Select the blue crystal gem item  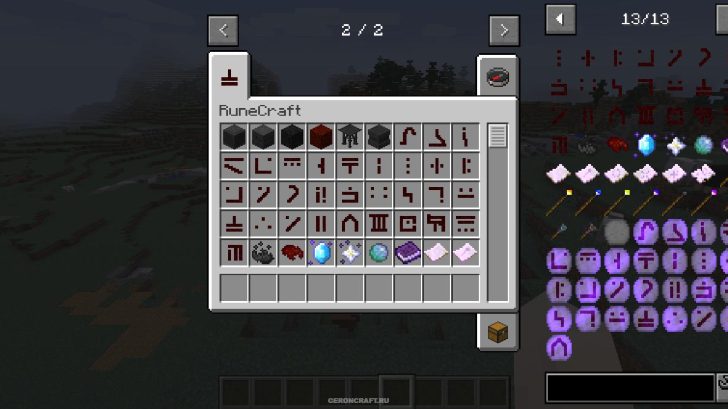320,252
